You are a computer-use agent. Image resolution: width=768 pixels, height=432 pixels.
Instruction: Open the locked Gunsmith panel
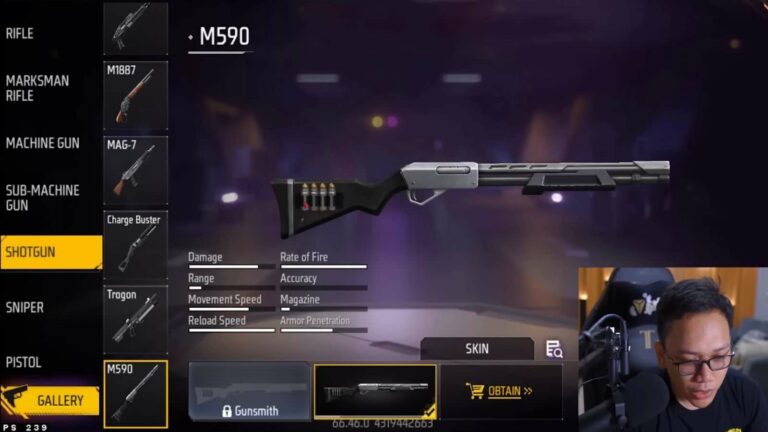point(249,391)
